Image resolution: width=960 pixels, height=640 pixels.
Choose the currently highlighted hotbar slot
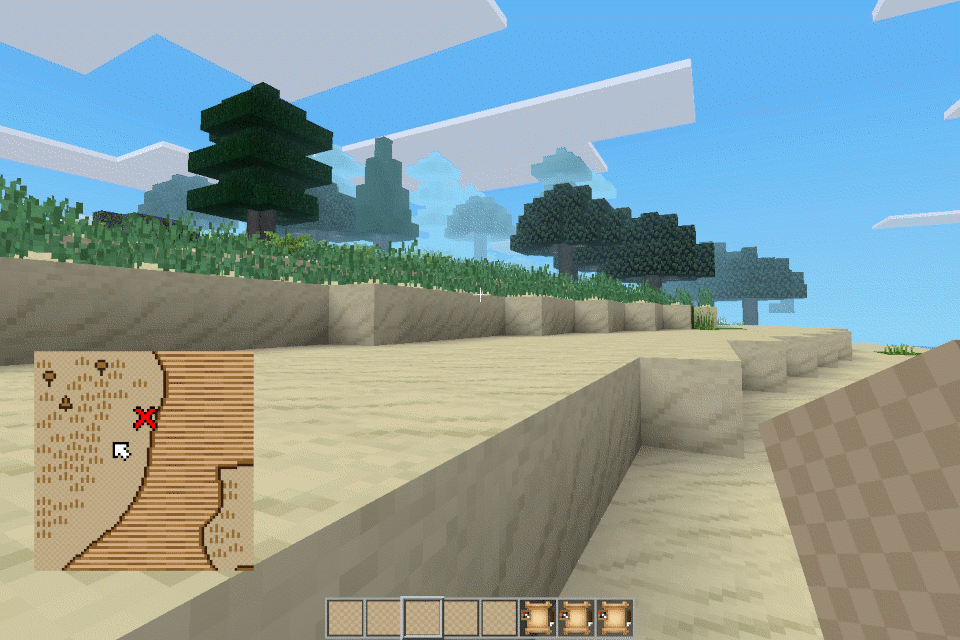422,618
